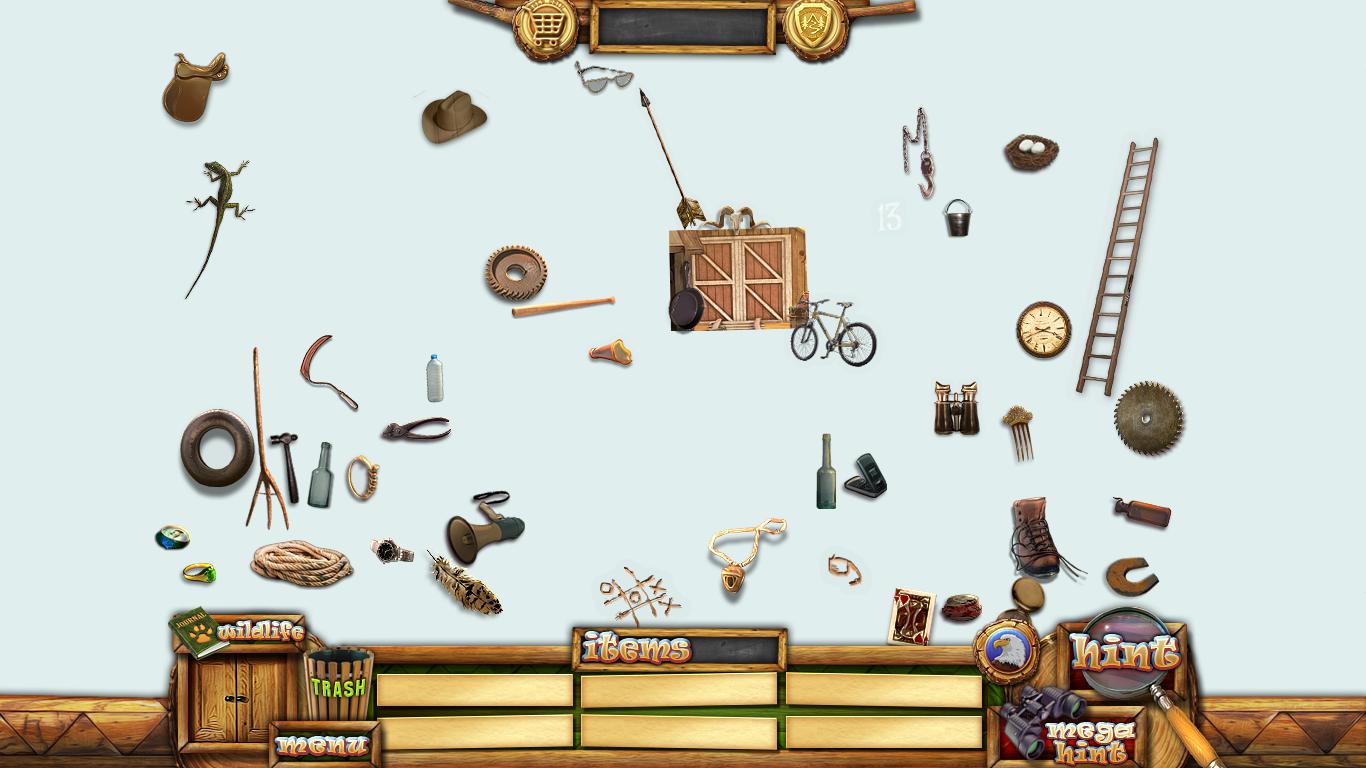Open the wooden cabinet doors under wildlife
1366x768 pixels.
[236, 697]
